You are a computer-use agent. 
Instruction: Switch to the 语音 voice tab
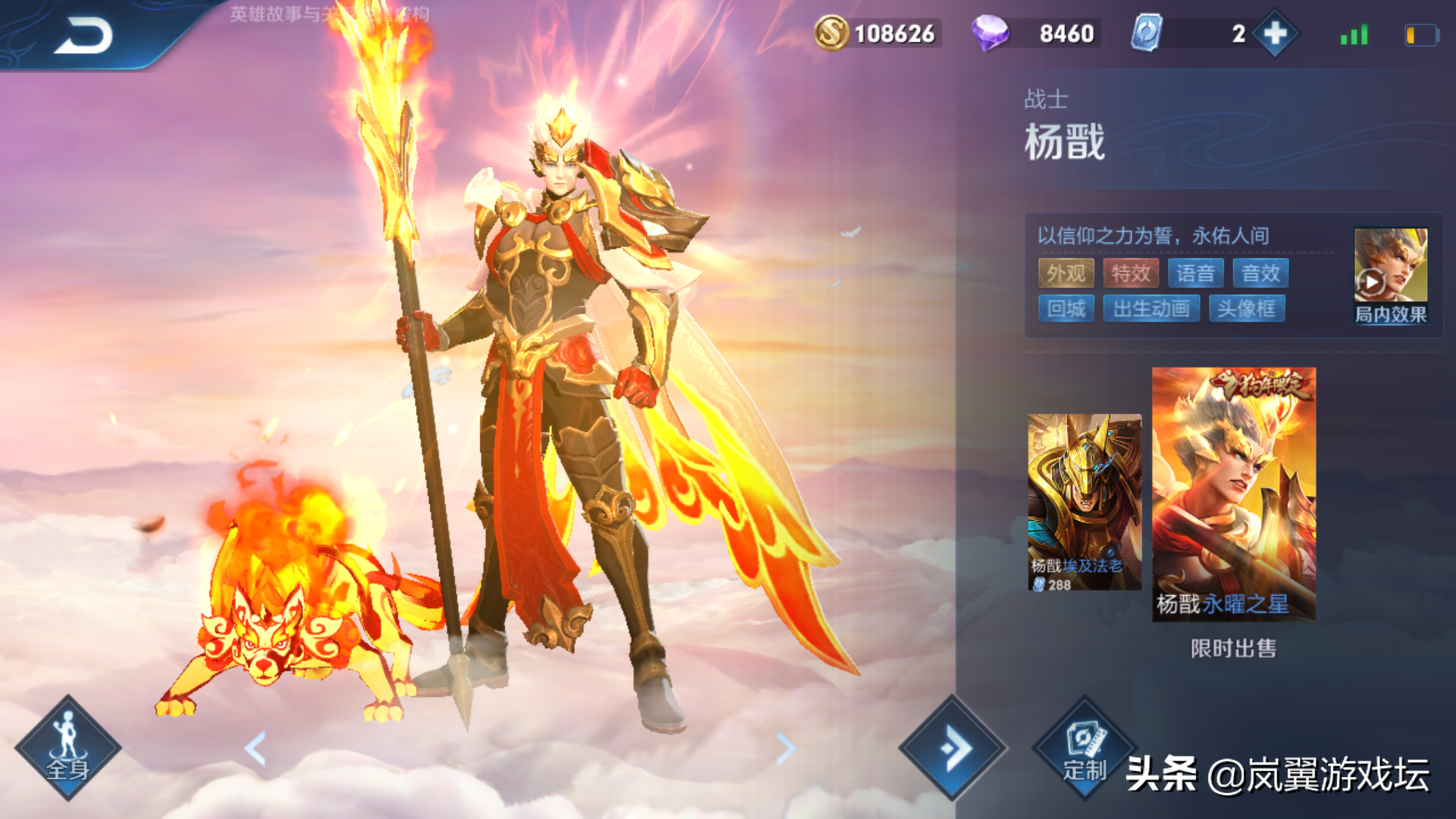[1196, 274]
